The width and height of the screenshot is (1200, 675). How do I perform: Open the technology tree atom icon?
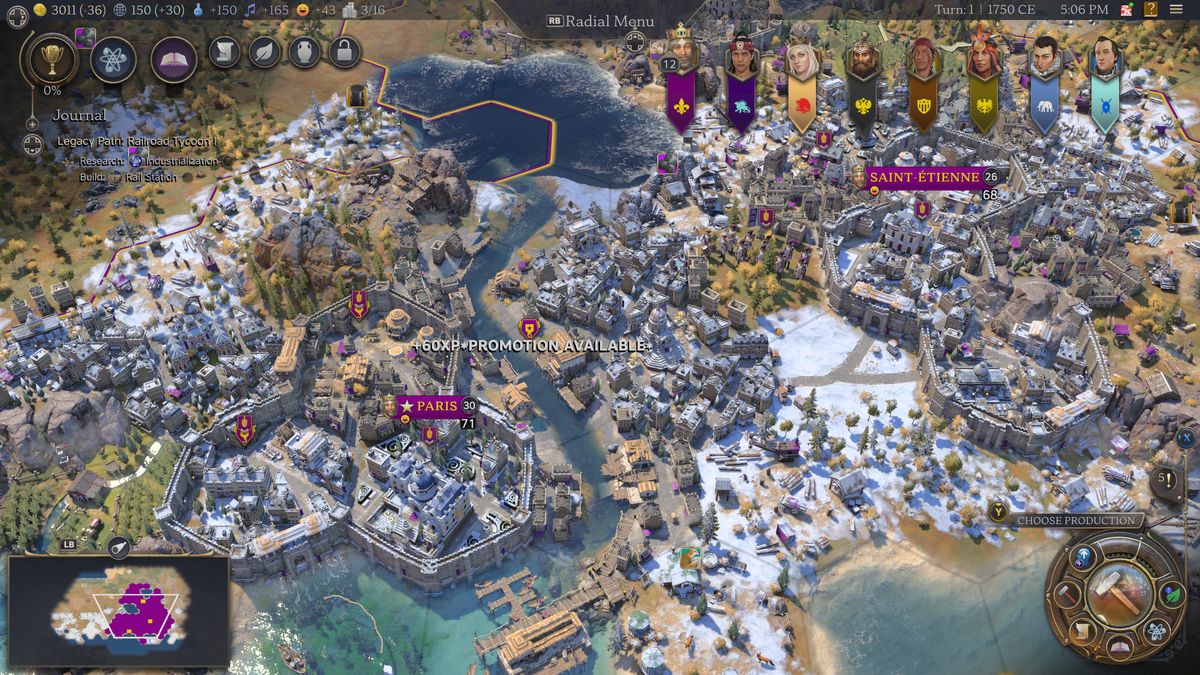click(113, 59)
